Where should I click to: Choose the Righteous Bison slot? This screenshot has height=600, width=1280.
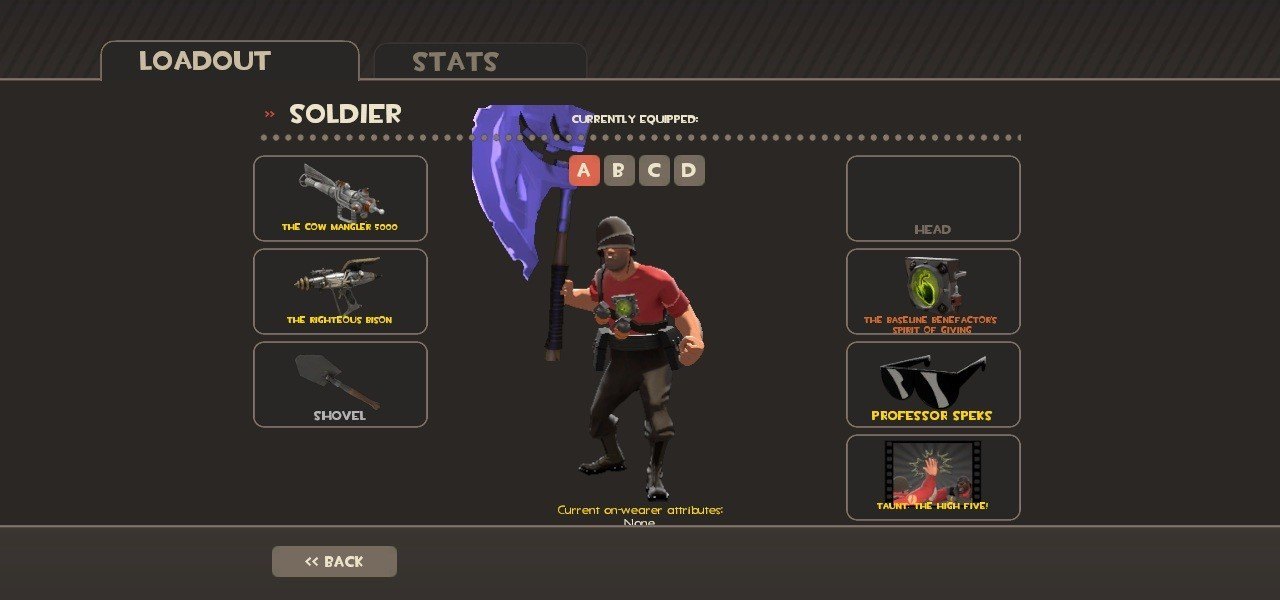tap(340, 291)
